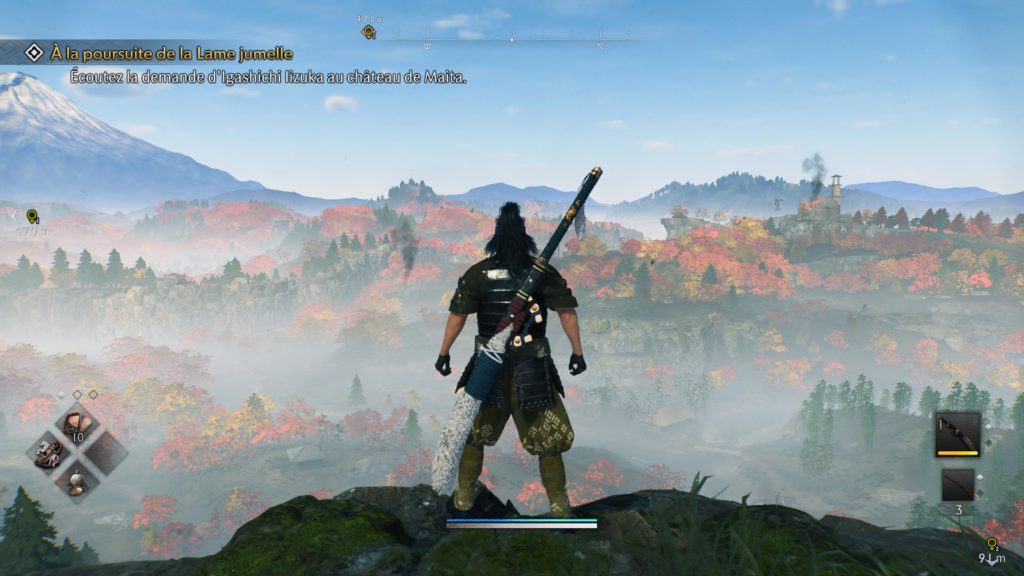Select the medicine pills slot showing 10
The image size is (1024, 576).
(77, 424)
